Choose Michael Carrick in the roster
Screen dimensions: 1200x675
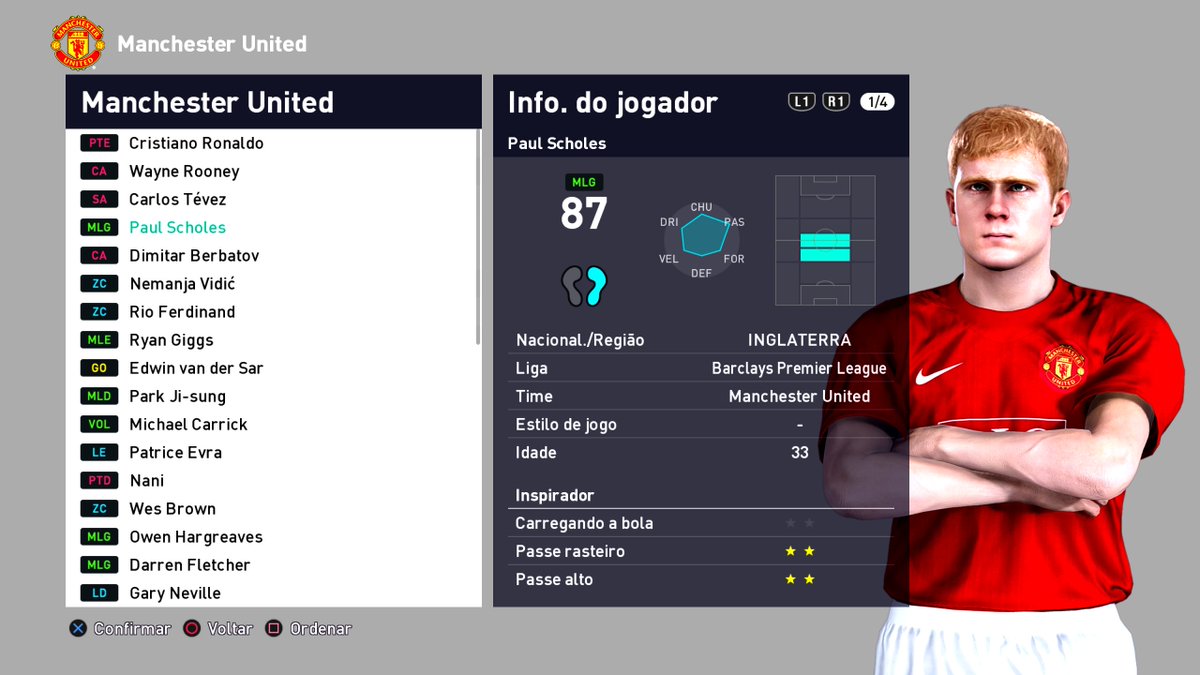pyautogui.click(x=188, y=424)
